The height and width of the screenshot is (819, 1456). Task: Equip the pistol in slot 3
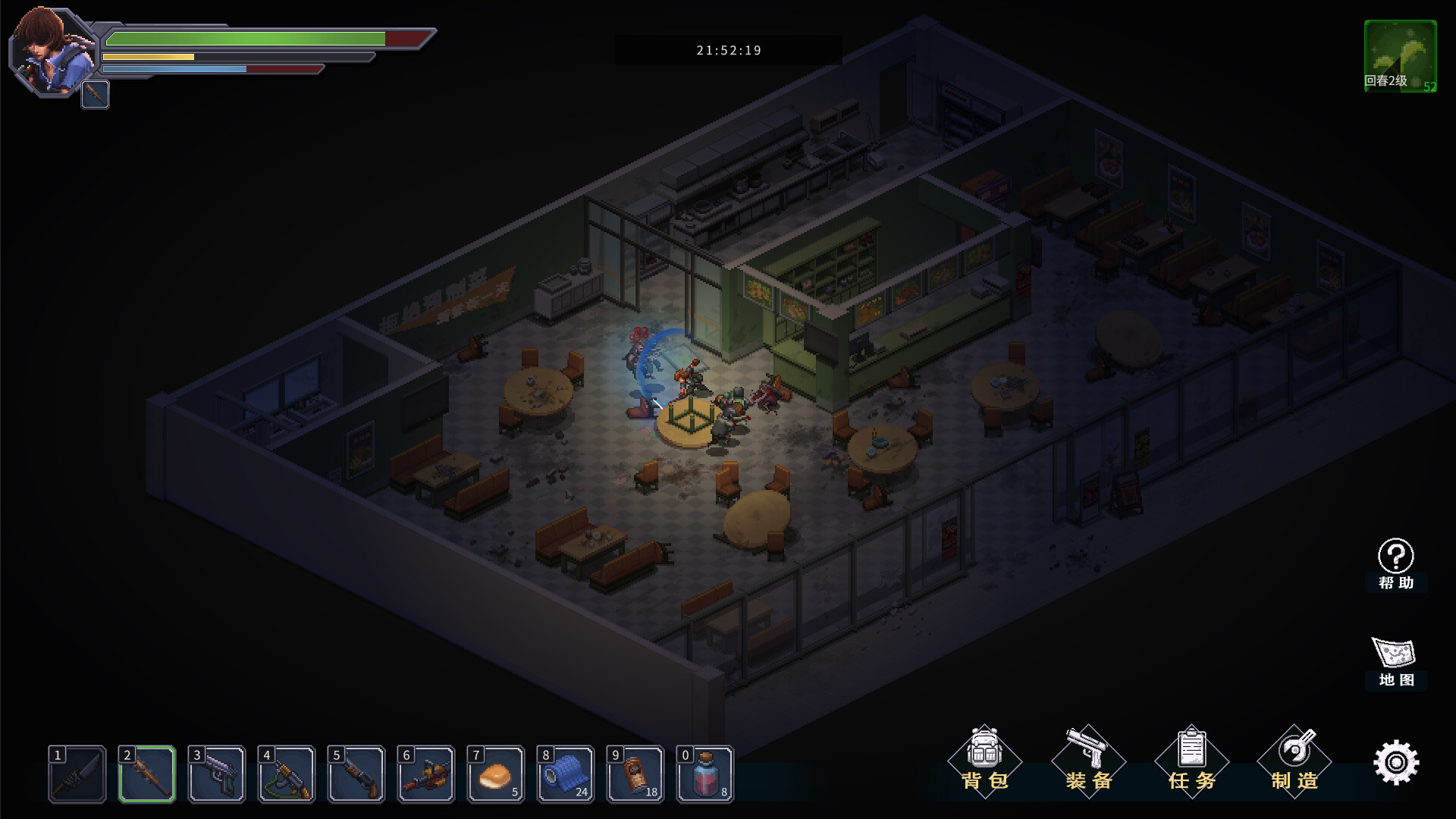point(217,773)
